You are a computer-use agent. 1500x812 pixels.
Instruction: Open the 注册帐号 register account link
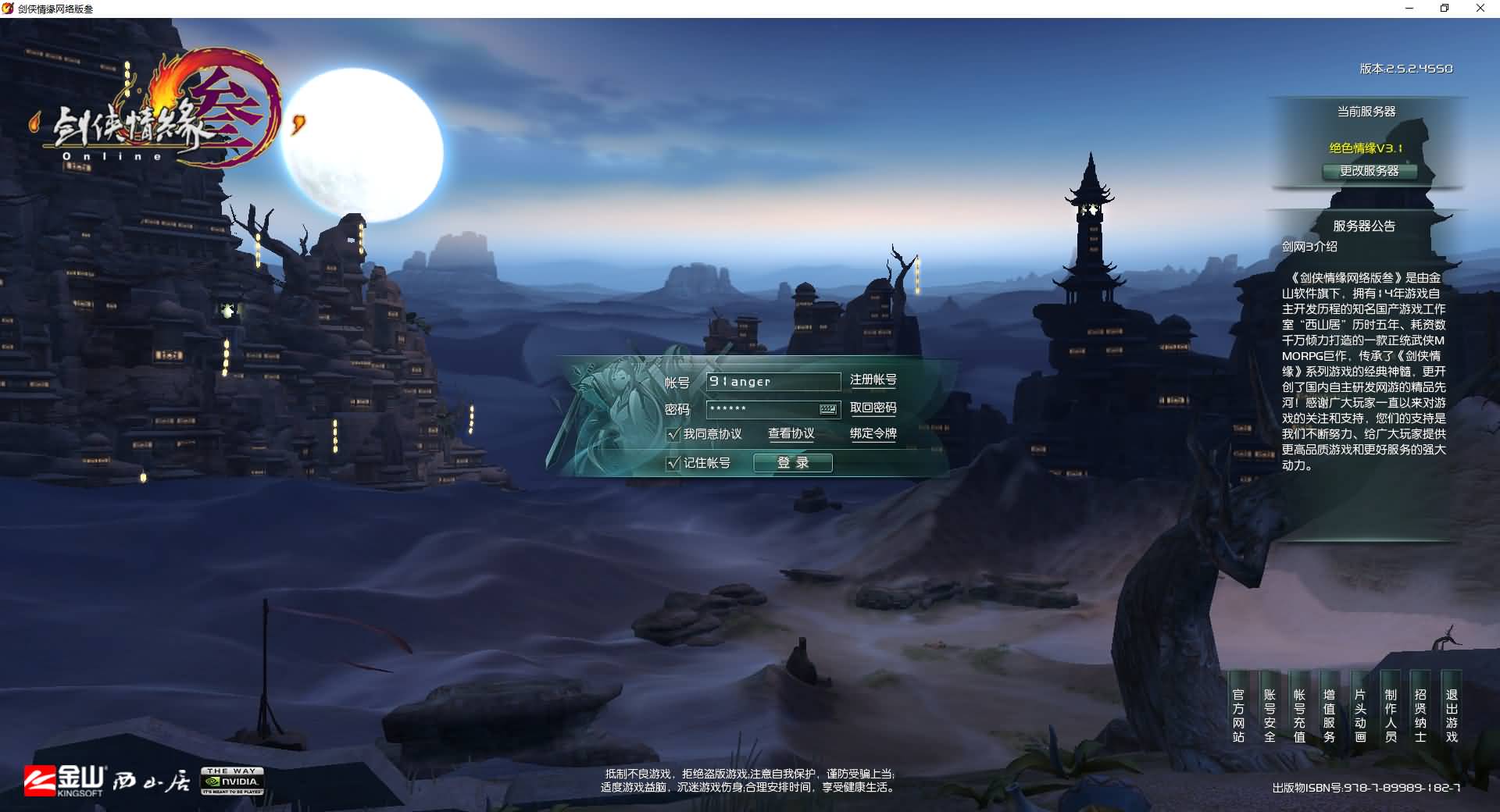(x=873, y=380)
